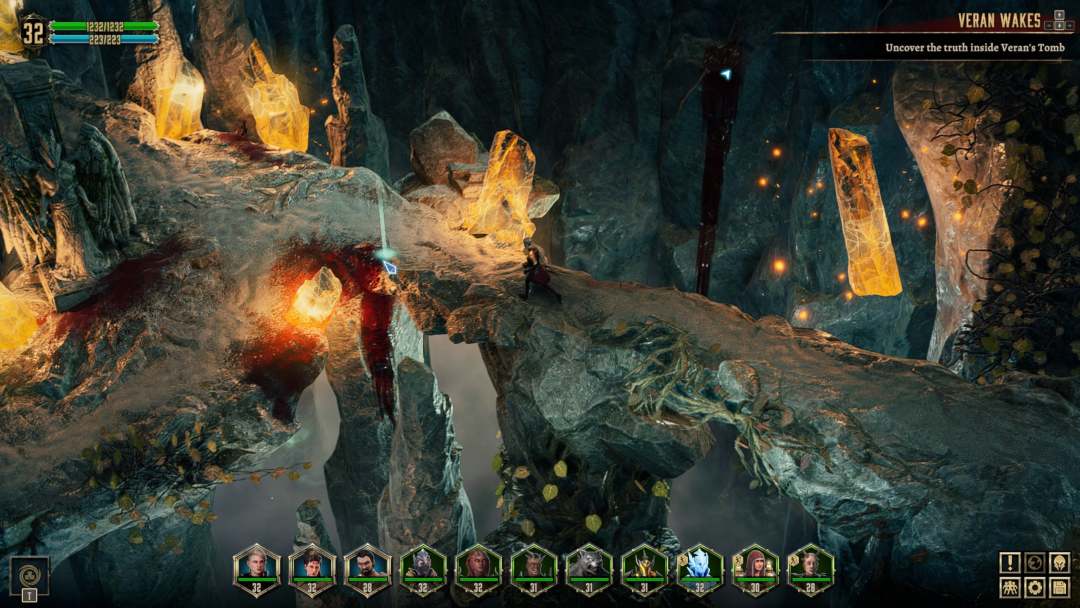Open the quest log exclamation mark icon
Screen dimensions: 1080x608
click(1010, 563)
